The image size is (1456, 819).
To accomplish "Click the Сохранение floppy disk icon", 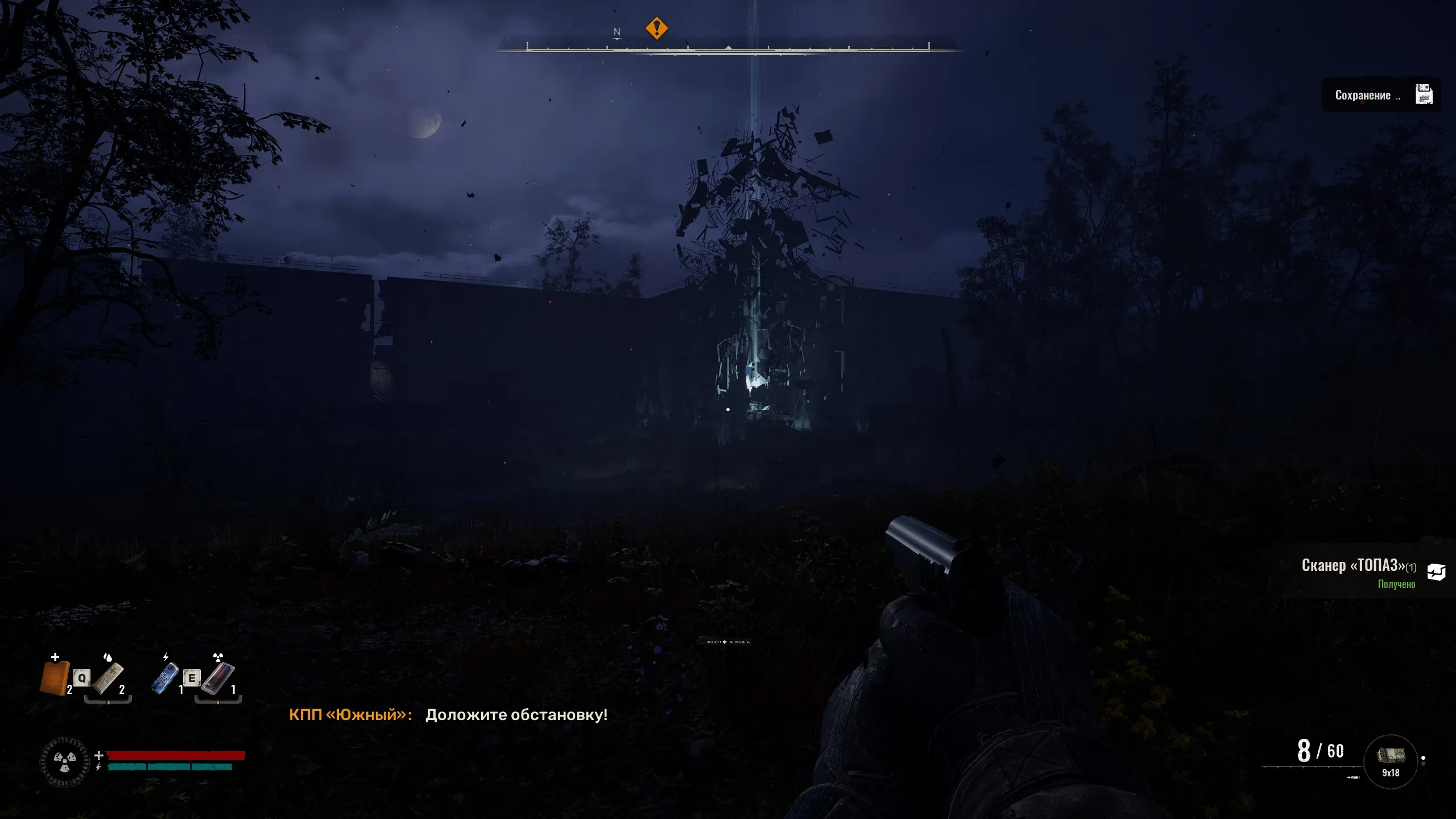I will coord(1424,95).
